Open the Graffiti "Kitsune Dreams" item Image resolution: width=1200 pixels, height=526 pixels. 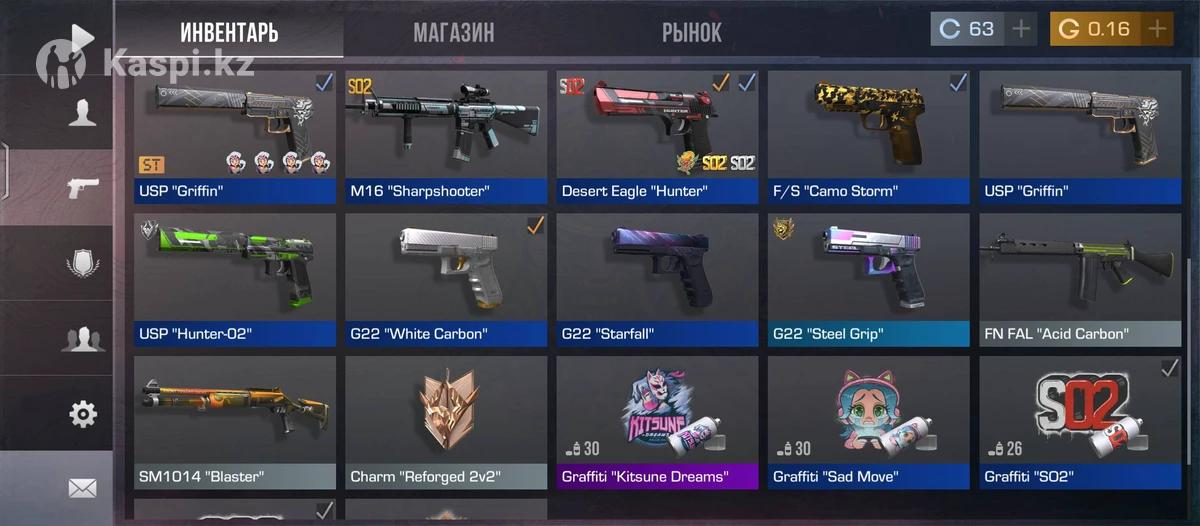657,422
